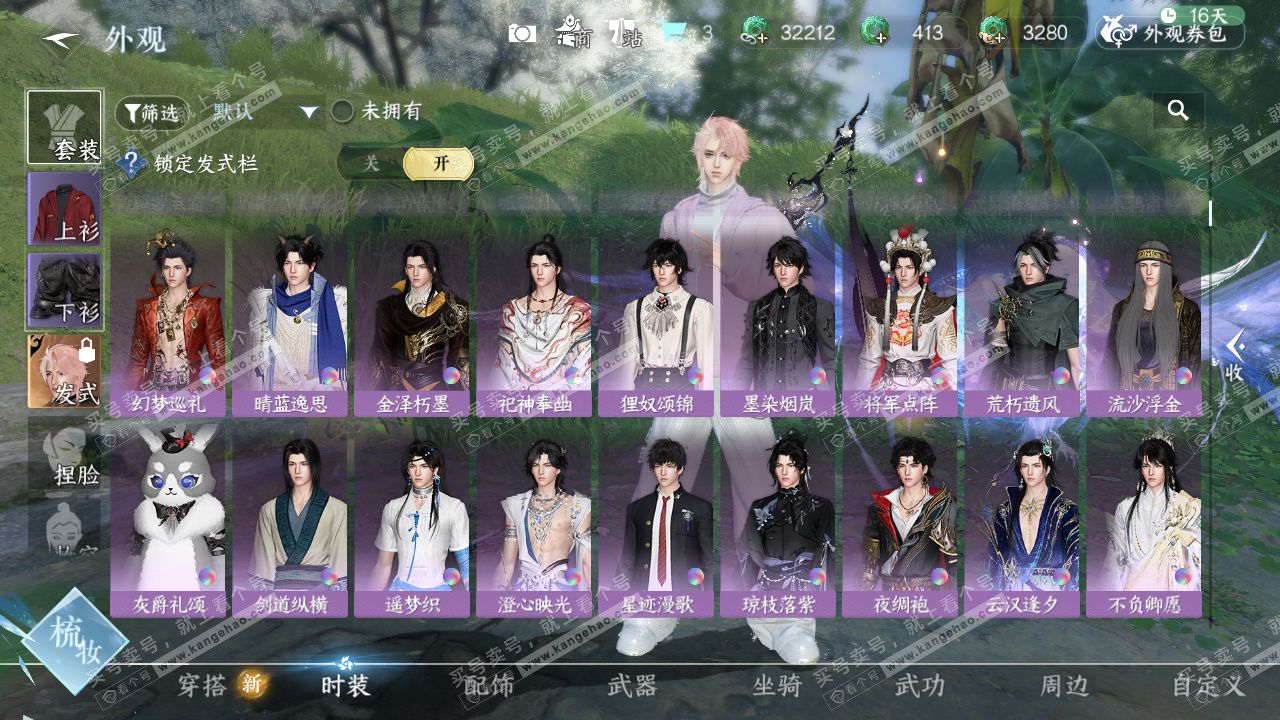Go back from the 外观 screen

(x=61, y=38)
